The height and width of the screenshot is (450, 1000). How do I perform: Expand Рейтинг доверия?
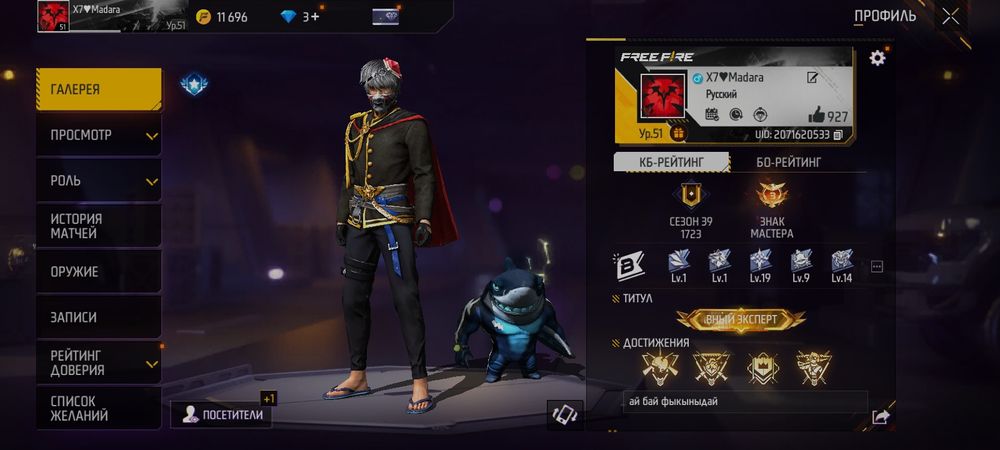click(98, 362)
